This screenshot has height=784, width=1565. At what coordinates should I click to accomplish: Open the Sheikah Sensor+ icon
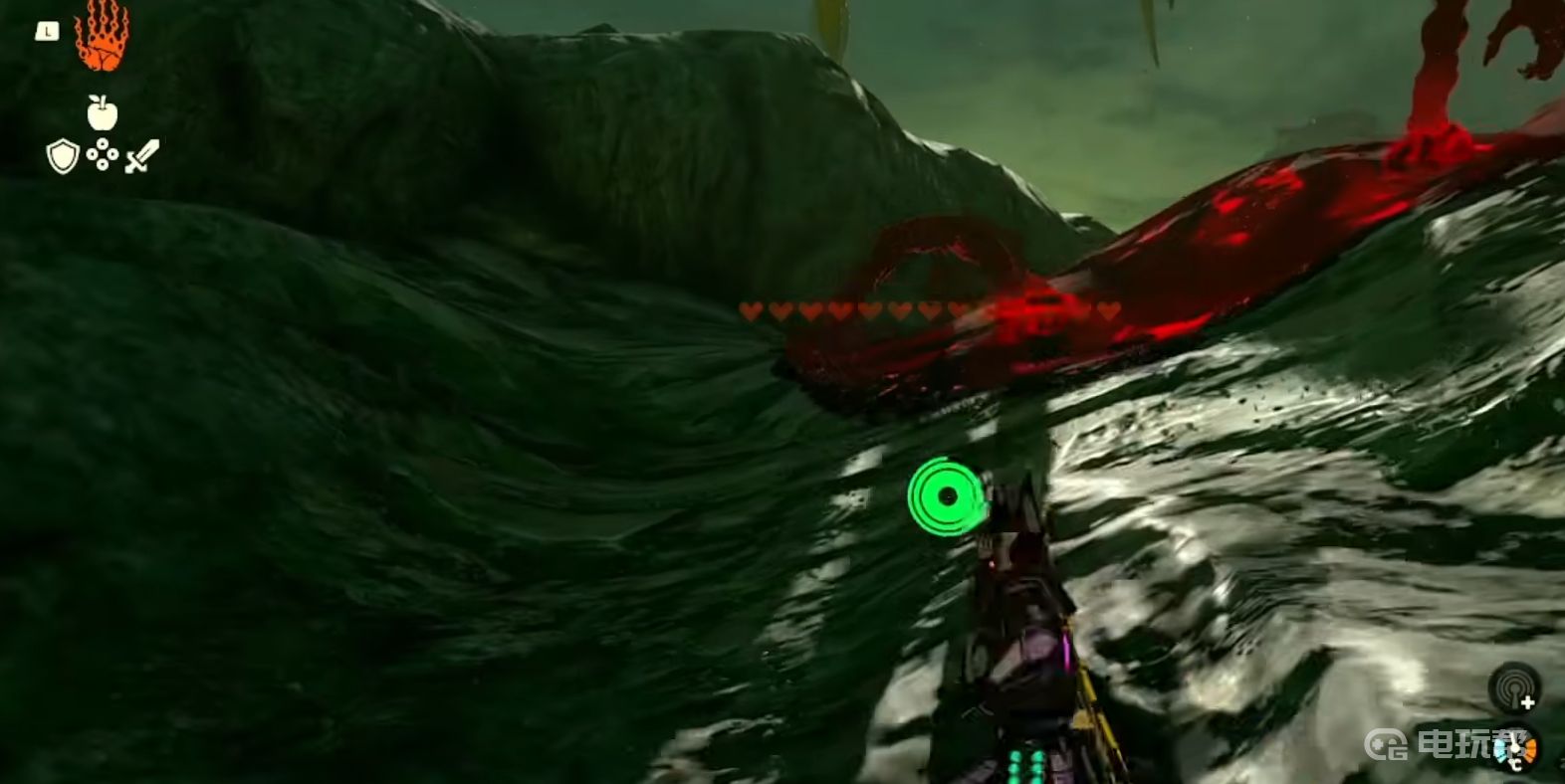click(x=1513, y=687)
